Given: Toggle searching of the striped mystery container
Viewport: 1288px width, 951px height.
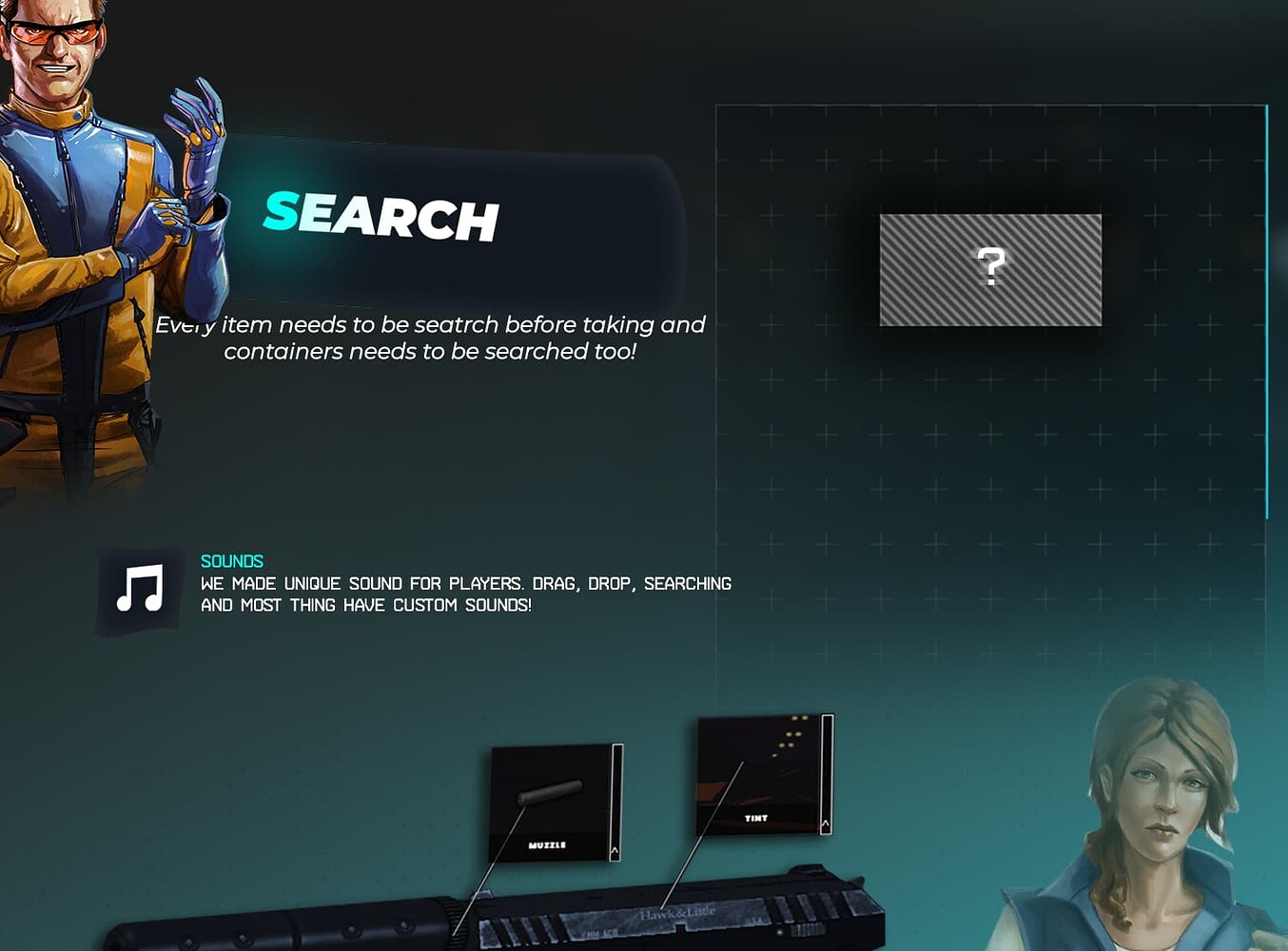Looking at the screenshot, I should click(x=991, y=269).
